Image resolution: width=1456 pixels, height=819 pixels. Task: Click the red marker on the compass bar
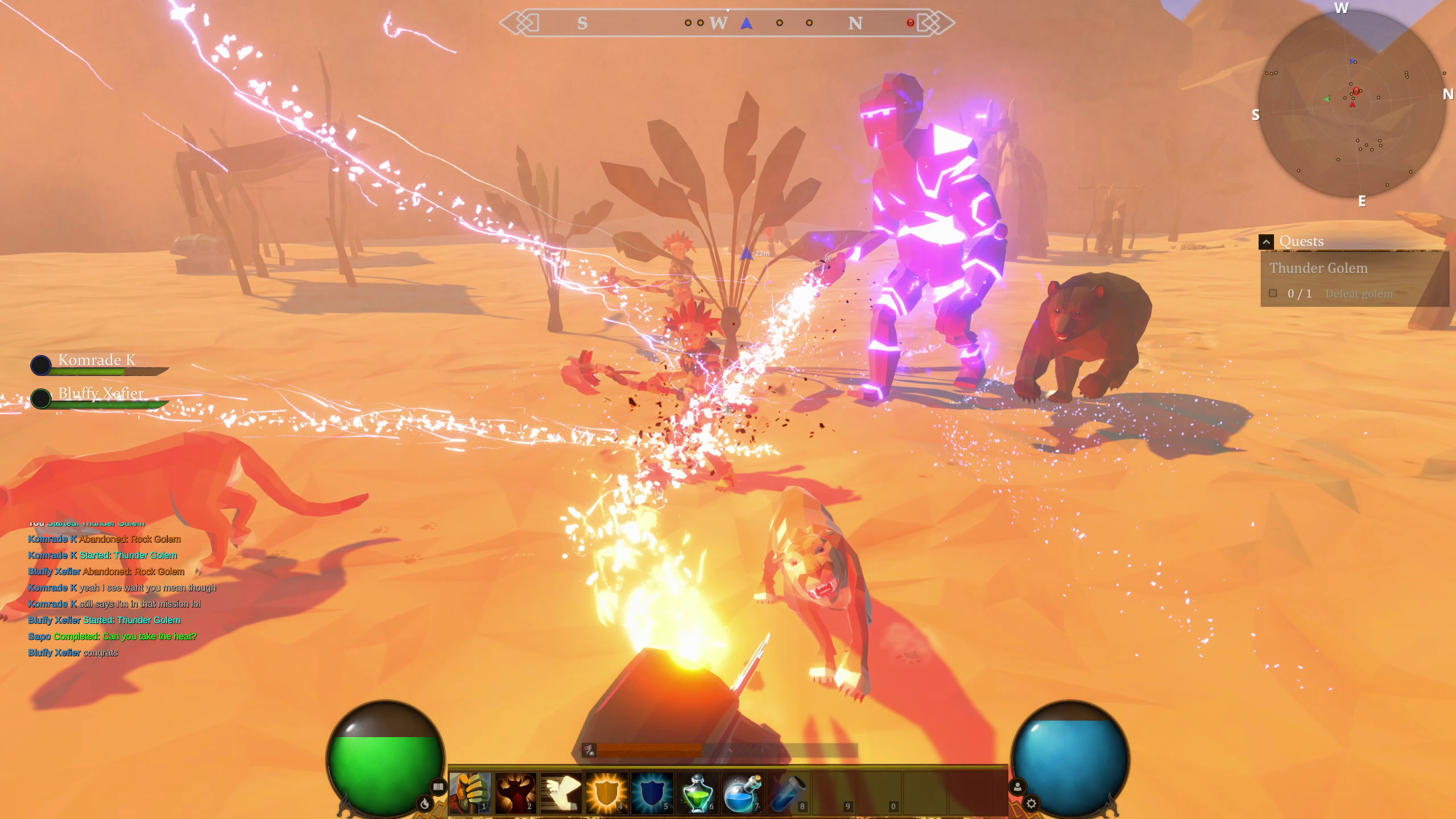point(910,23)
